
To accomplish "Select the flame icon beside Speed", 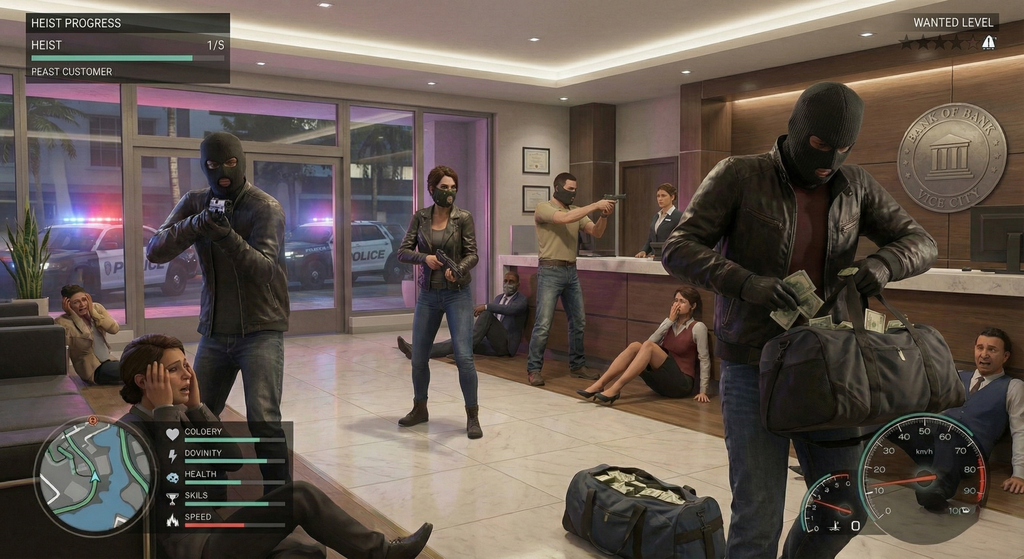I will (x=172, y=519).
